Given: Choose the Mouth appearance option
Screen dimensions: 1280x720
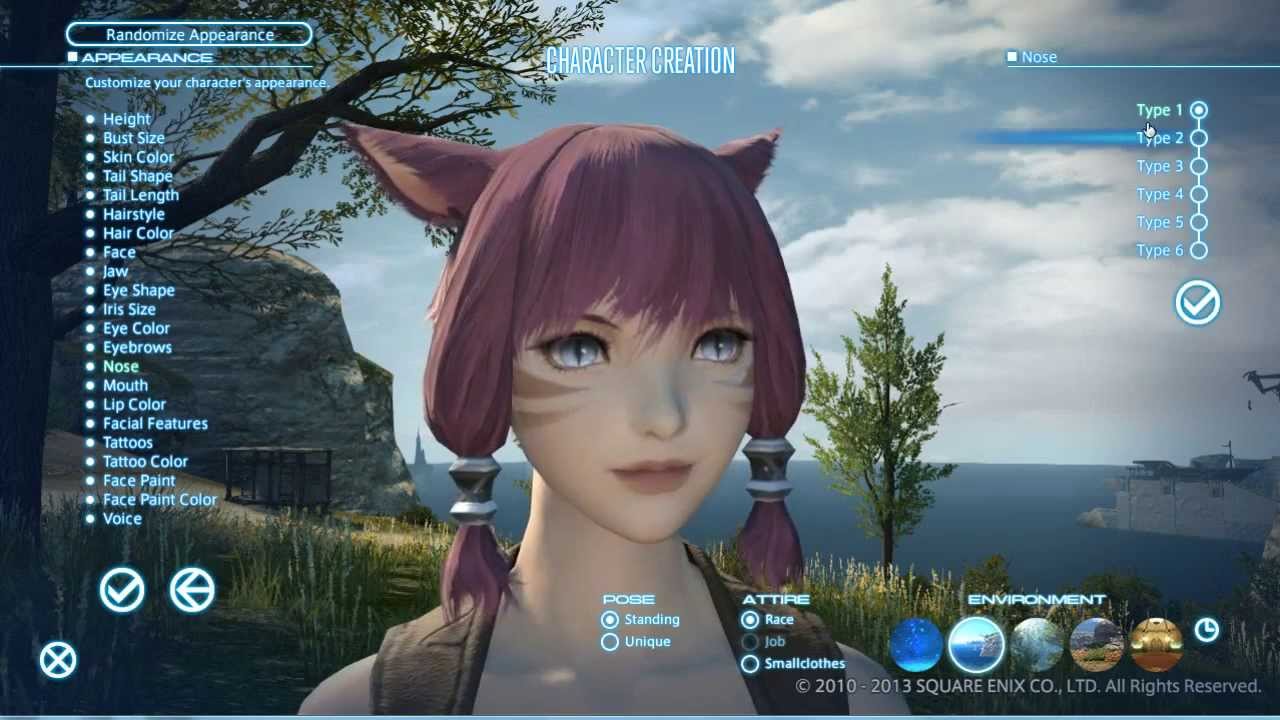Looking at the screenshot, I should [x=125, y=385].
